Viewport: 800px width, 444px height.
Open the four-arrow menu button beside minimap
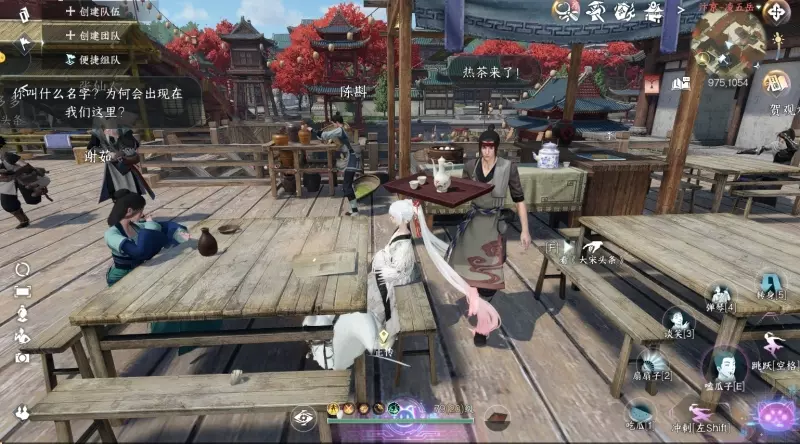click(x=776, y=13)
